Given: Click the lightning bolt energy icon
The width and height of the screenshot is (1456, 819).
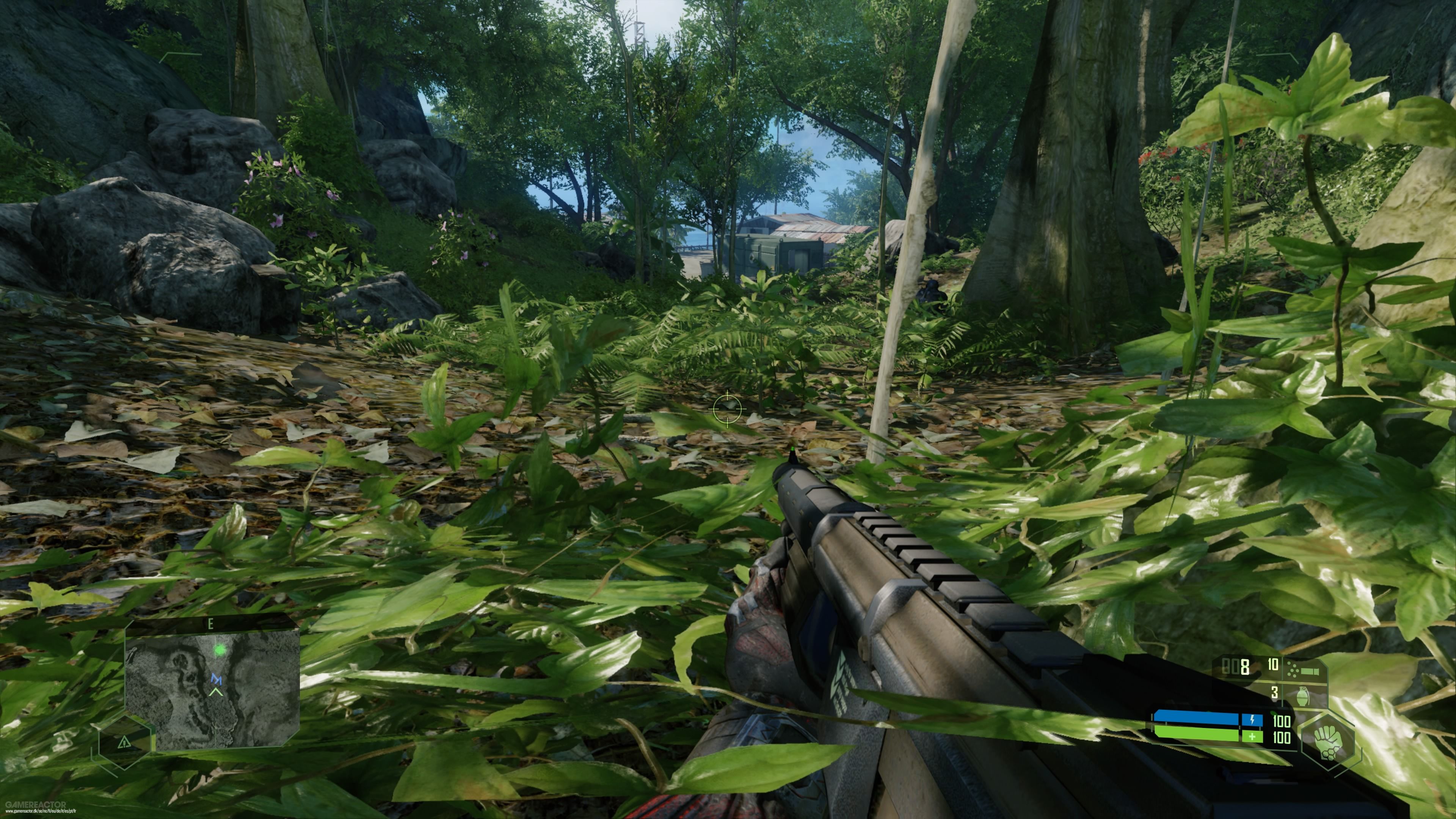Looking at the screenshot, I should tap(1252, 719).
